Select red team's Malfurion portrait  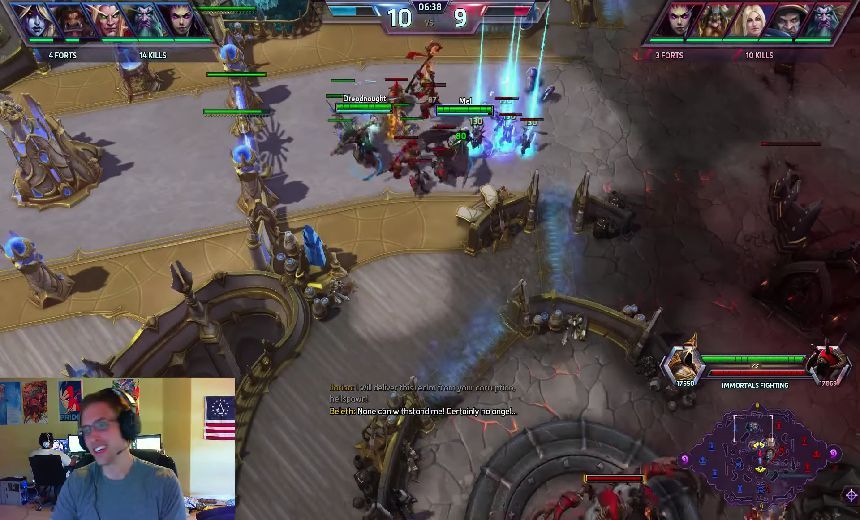pyautogui.click(x=826, y=20)
